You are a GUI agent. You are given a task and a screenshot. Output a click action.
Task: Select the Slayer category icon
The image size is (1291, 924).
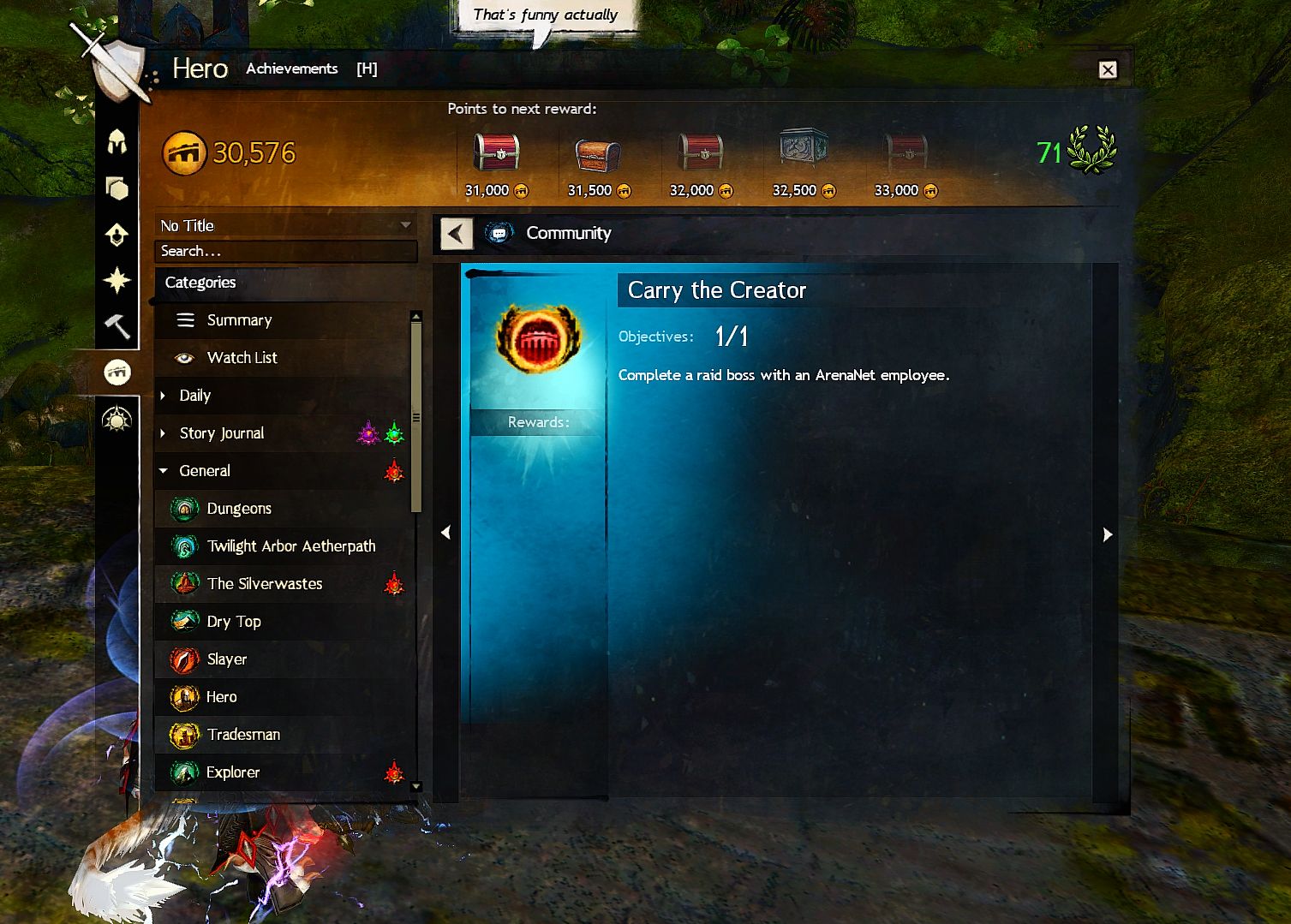click(185, 659)
